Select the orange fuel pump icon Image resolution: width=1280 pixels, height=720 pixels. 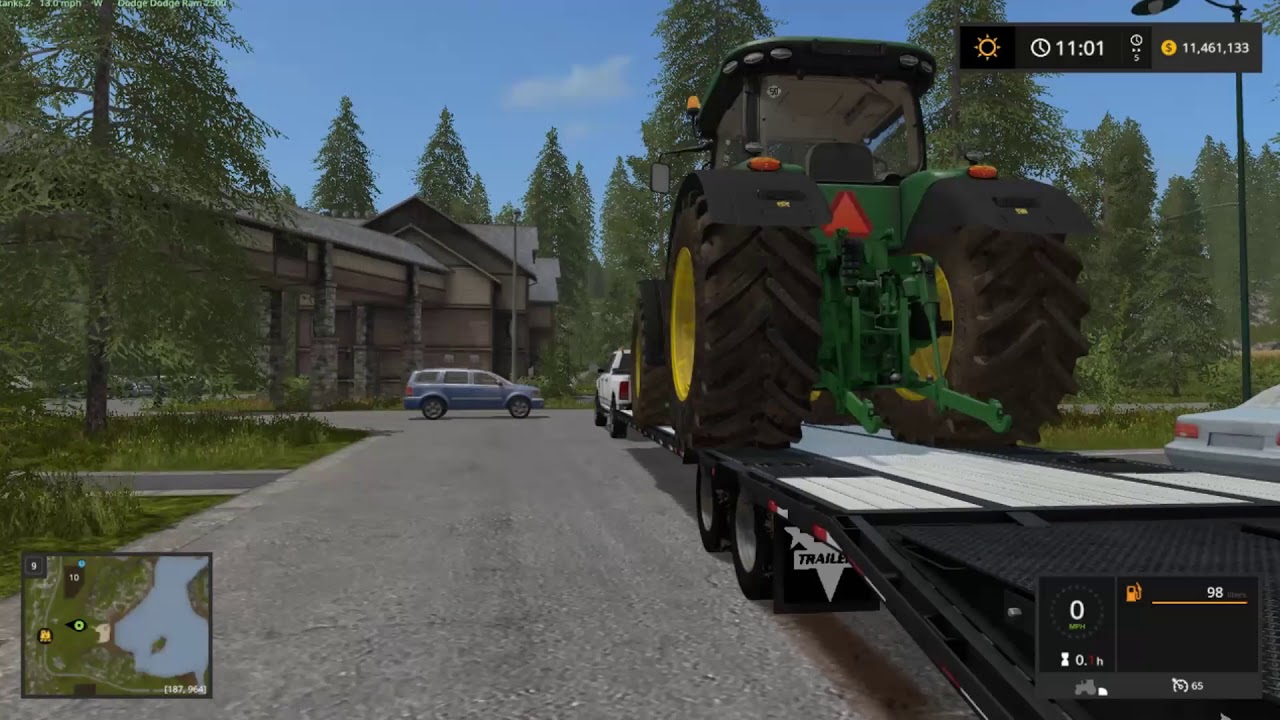click(1133, 593)
